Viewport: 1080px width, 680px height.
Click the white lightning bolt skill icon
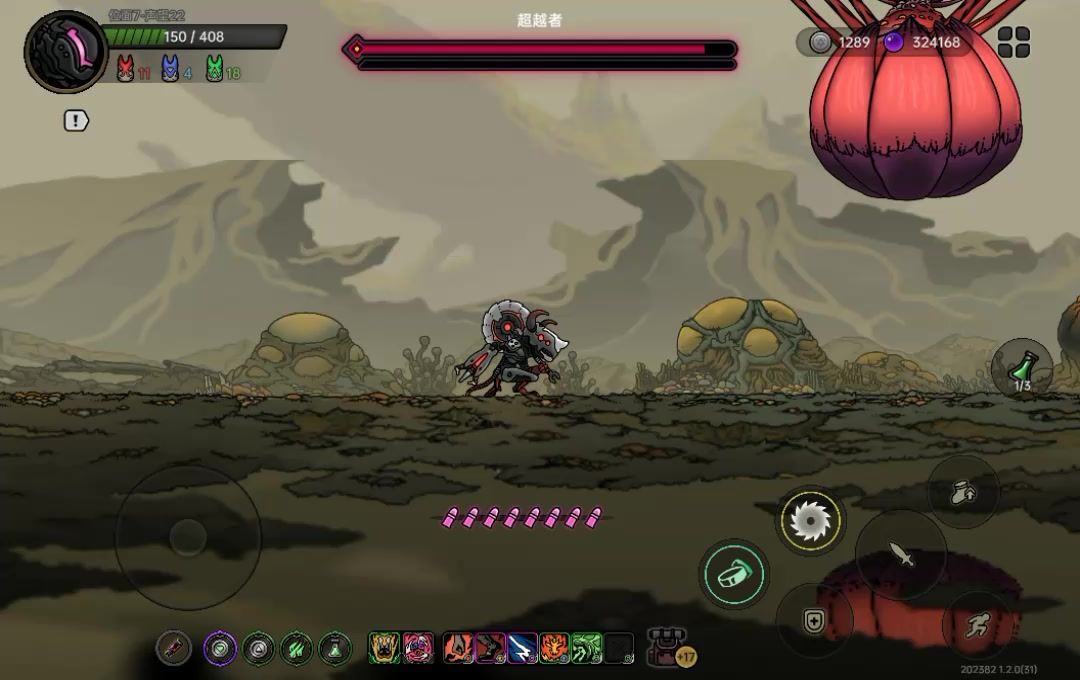coord(522,648)
